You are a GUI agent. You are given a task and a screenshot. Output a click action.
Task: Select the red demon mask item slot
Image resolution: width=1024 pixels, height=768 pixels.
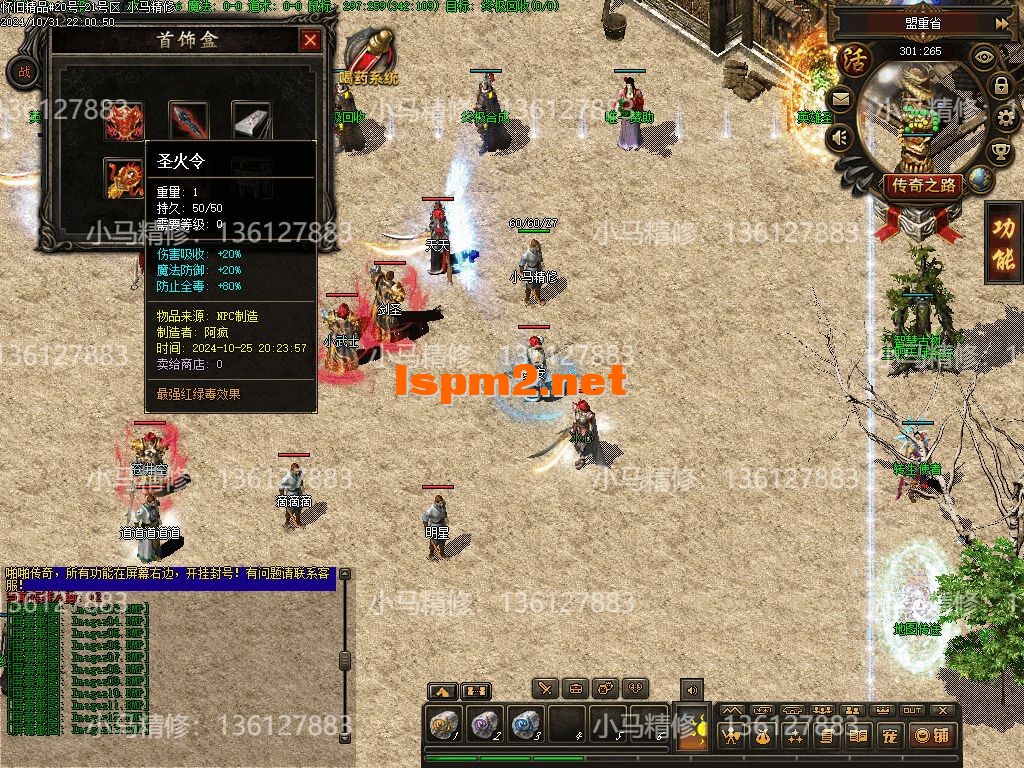point(124,122)
